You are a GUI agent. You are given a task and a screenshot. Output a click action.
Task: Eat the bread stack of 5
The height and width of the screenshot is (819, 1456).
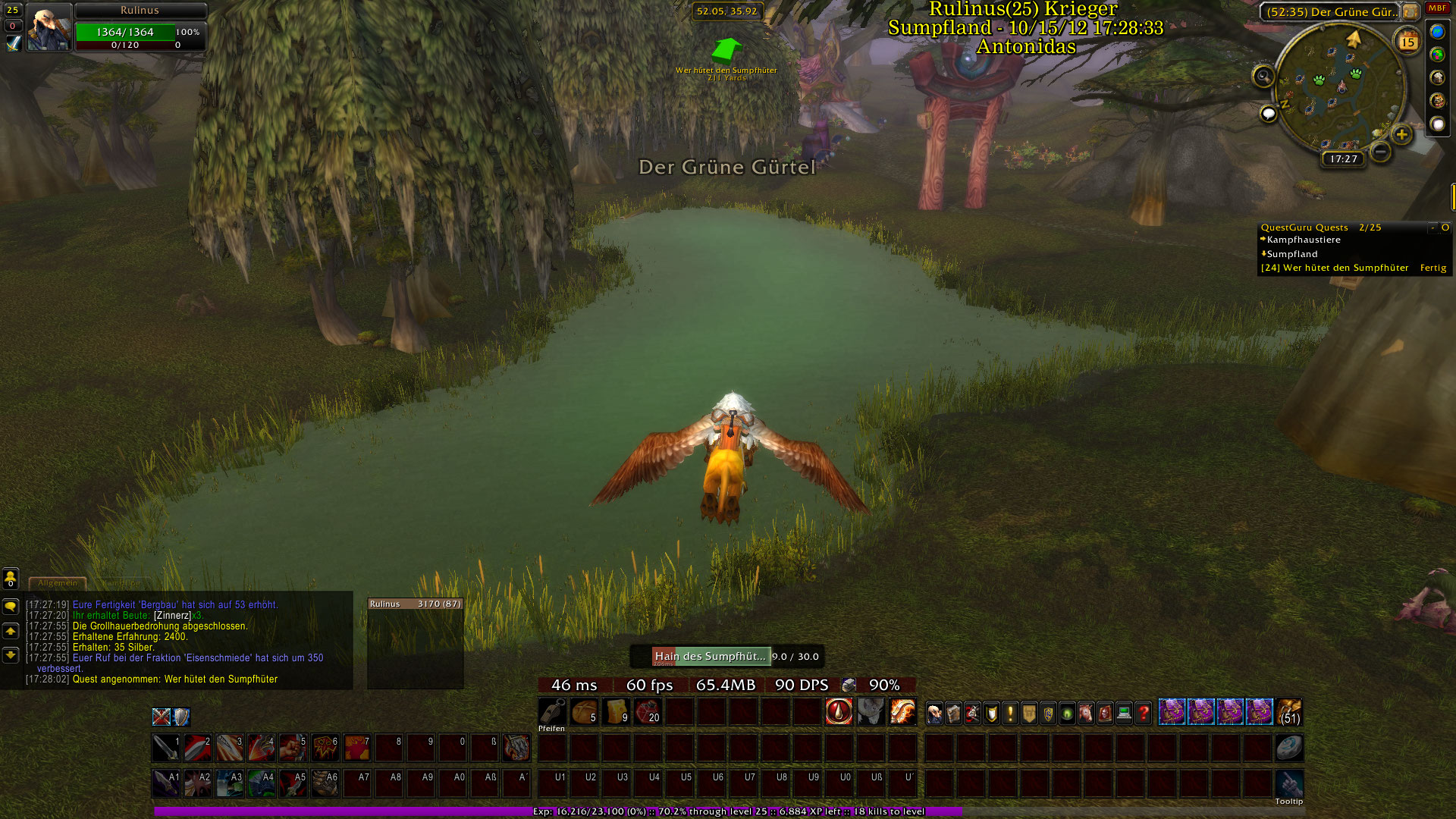[584, 712]
